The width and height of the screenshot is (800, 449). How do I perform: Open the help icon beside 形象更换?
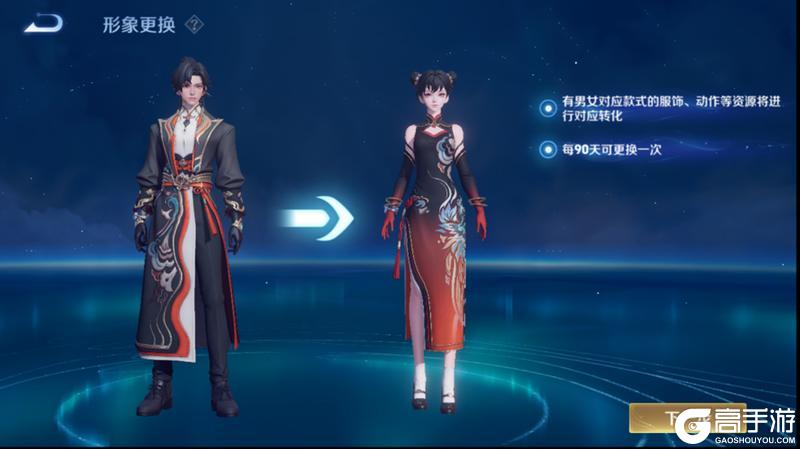coord(195,26)
